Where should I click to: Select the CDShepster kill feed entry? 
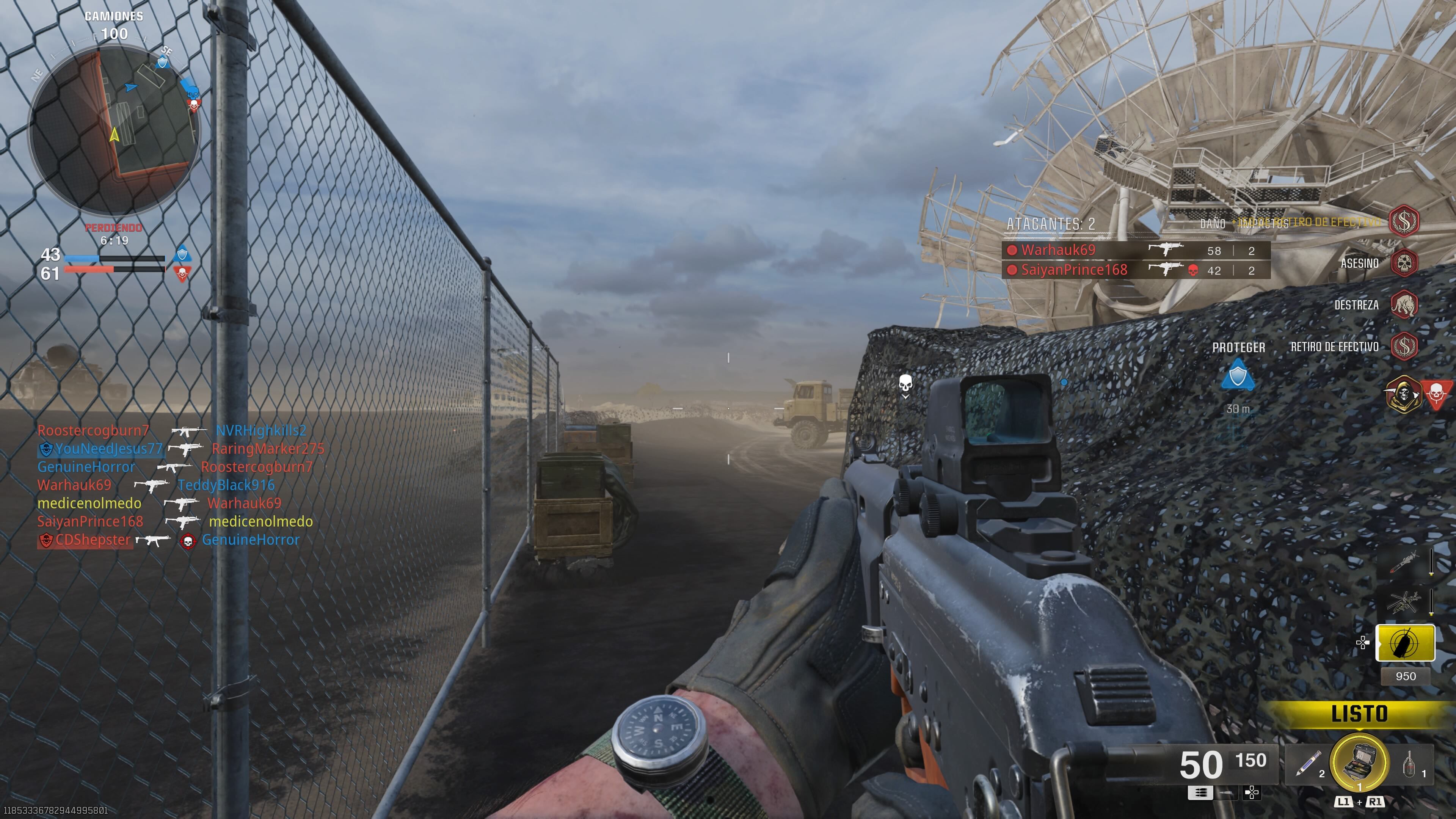[x=93, y=540]
